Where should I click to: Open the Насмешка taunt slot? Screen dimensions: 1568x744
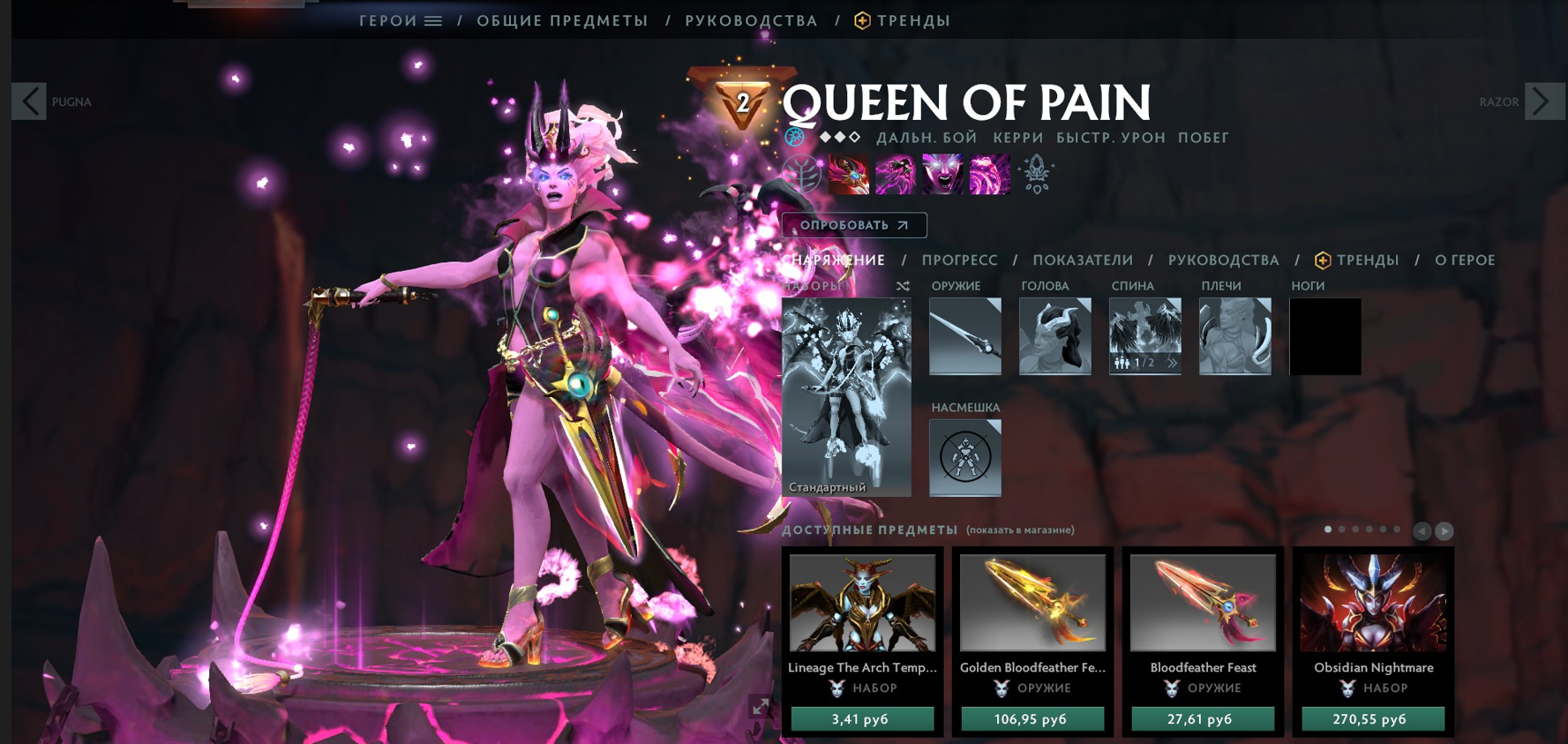point(964,457)
